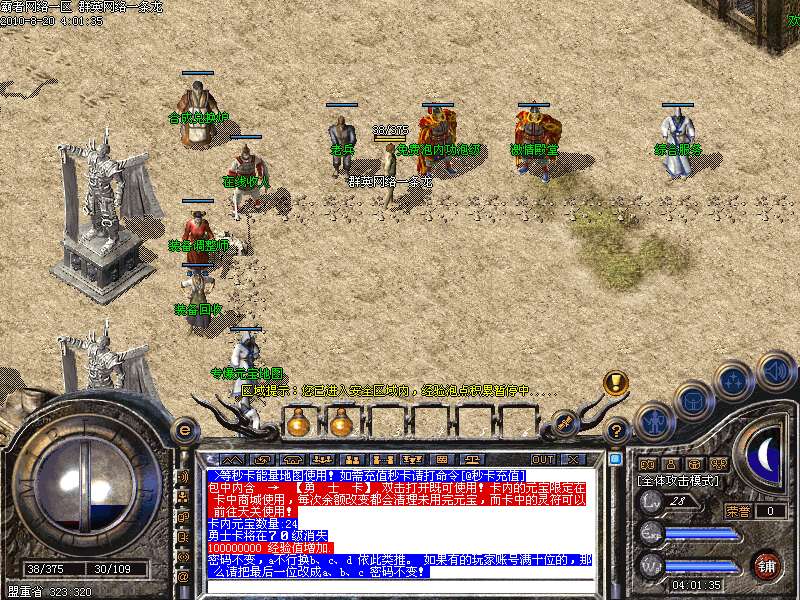The image size is (800, 600).
Task: Open the skills round button with four stars
Action: click(x=735, y=380)
